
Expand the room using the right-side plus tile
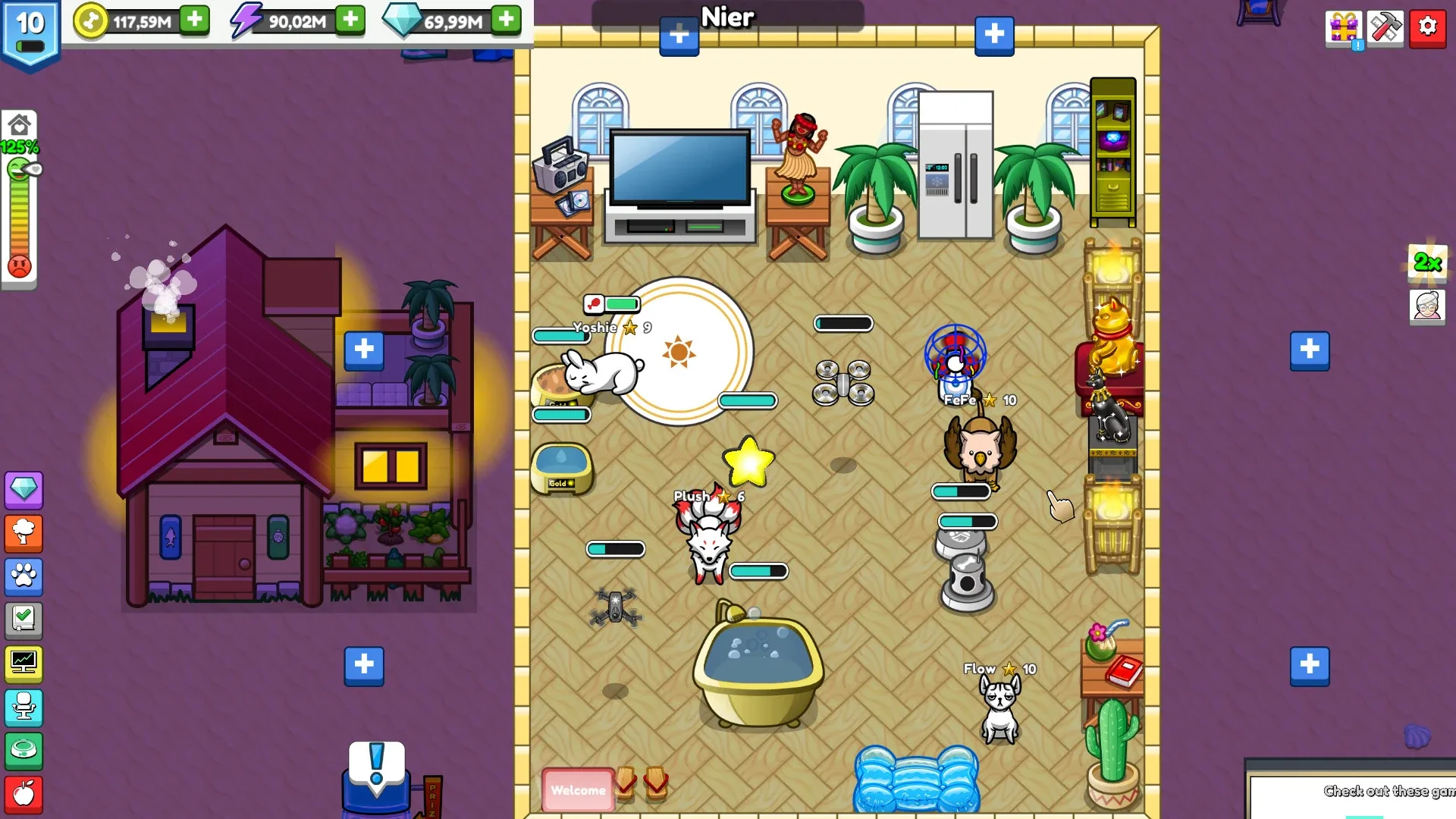coord(1310,350)
